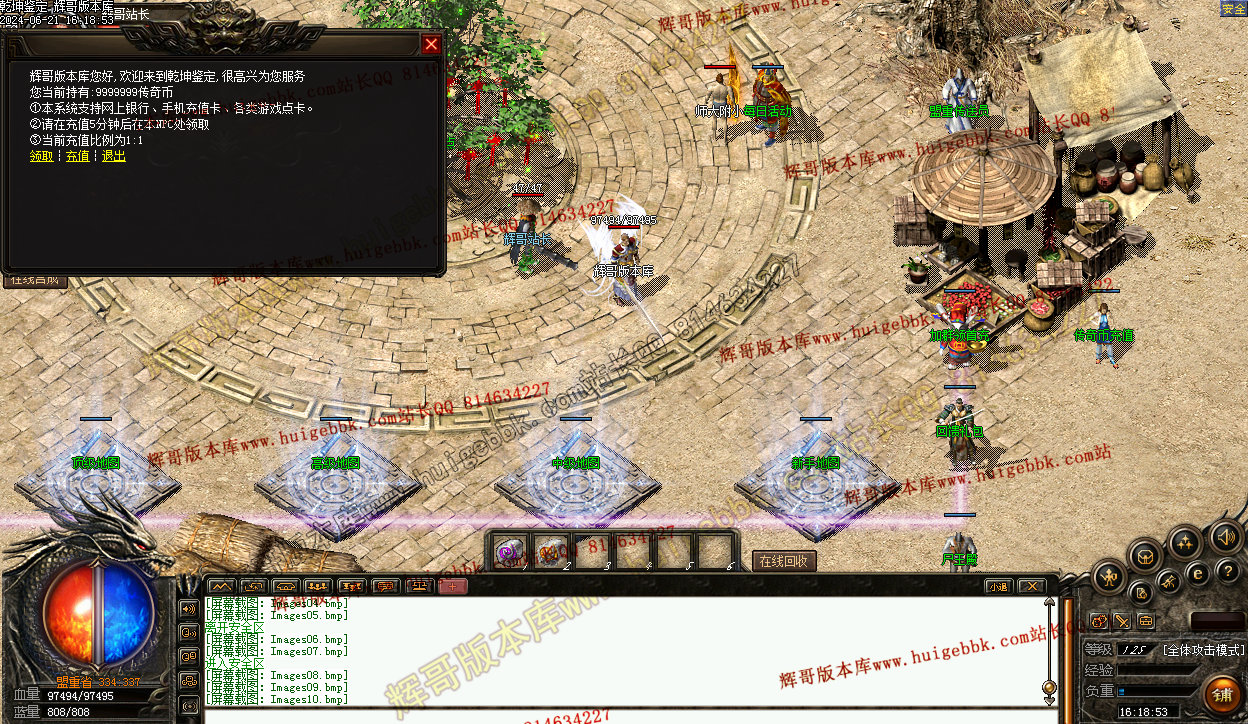Use the purple swirl stone in hotbar

click(512, 552)
